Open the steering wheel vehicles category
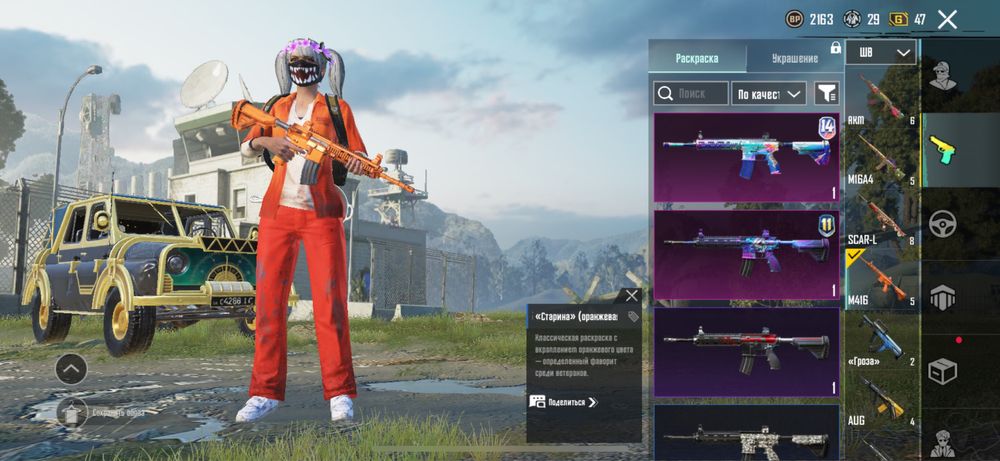 tap(943, 224)
